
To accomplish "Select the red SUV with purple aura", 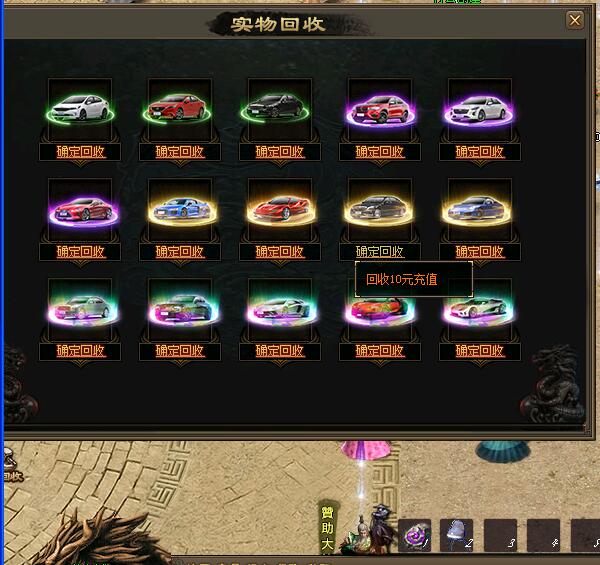I will pyautogui.click(x=380, y=107).
